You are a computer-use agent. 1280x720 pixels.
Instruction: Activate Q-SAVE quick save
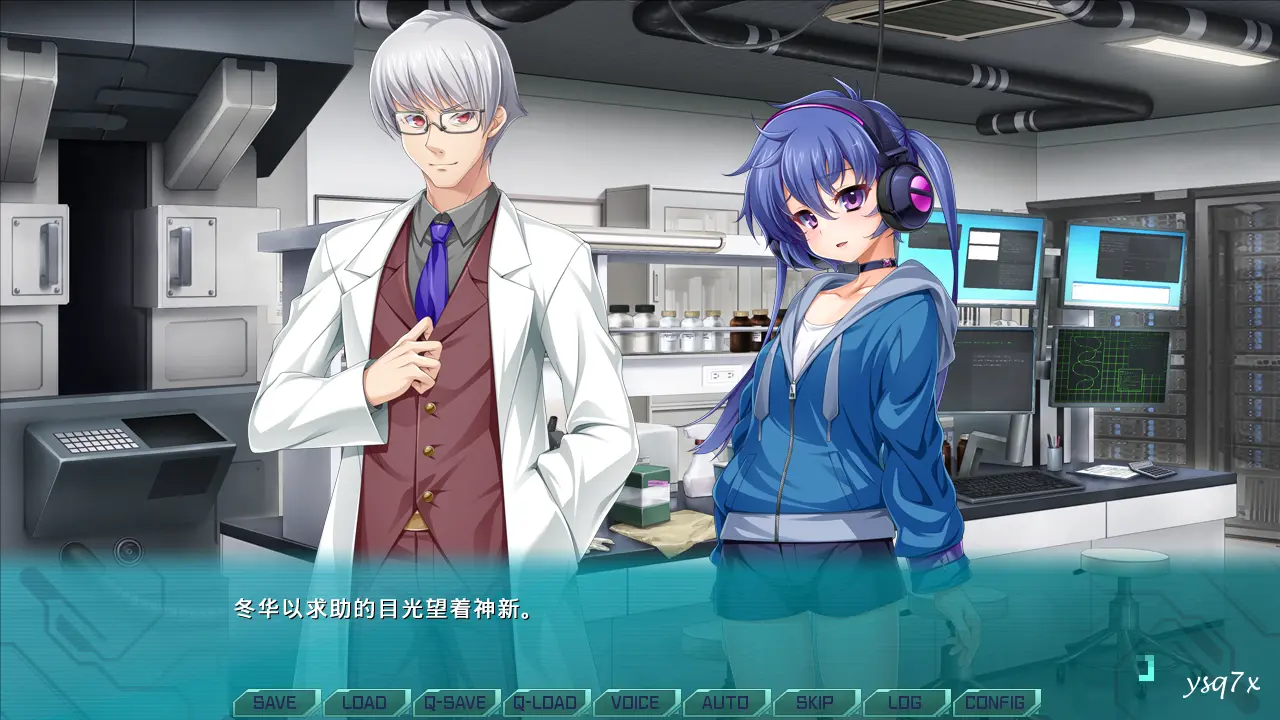click(x=455, y=702)
